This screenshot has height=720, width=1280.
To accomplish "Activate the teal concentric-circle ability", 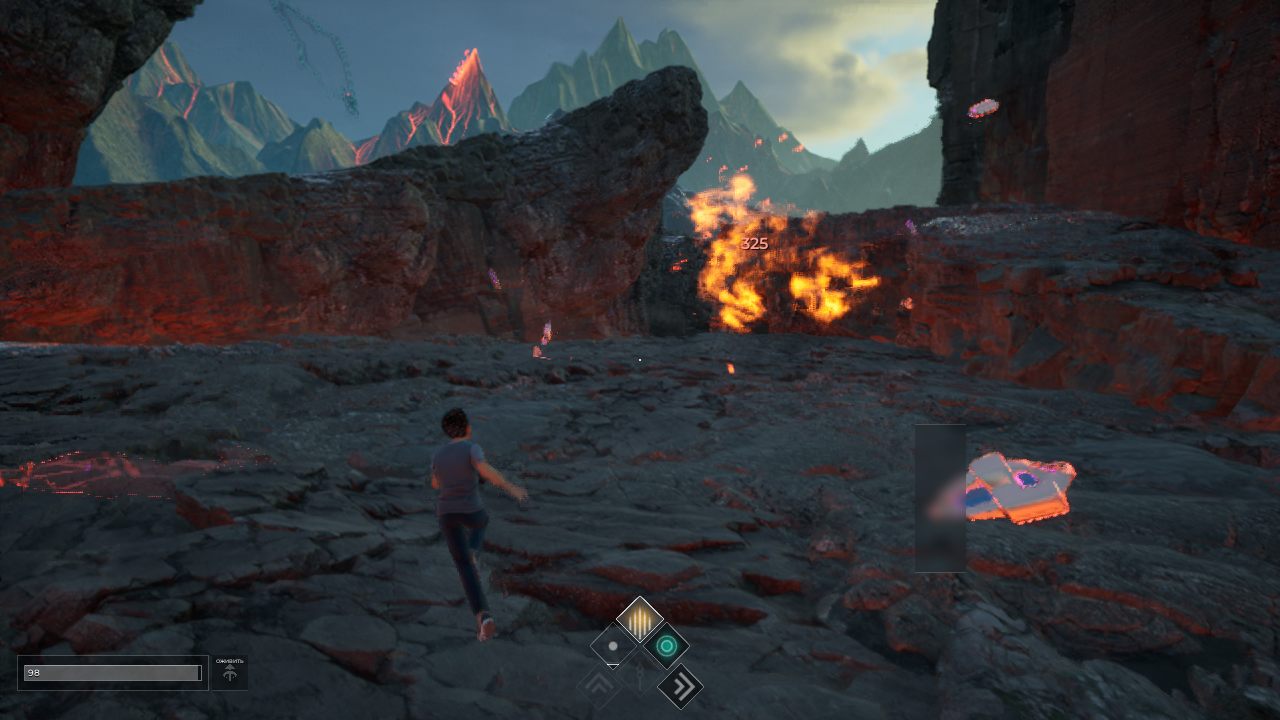I will (x=665, y=645).
